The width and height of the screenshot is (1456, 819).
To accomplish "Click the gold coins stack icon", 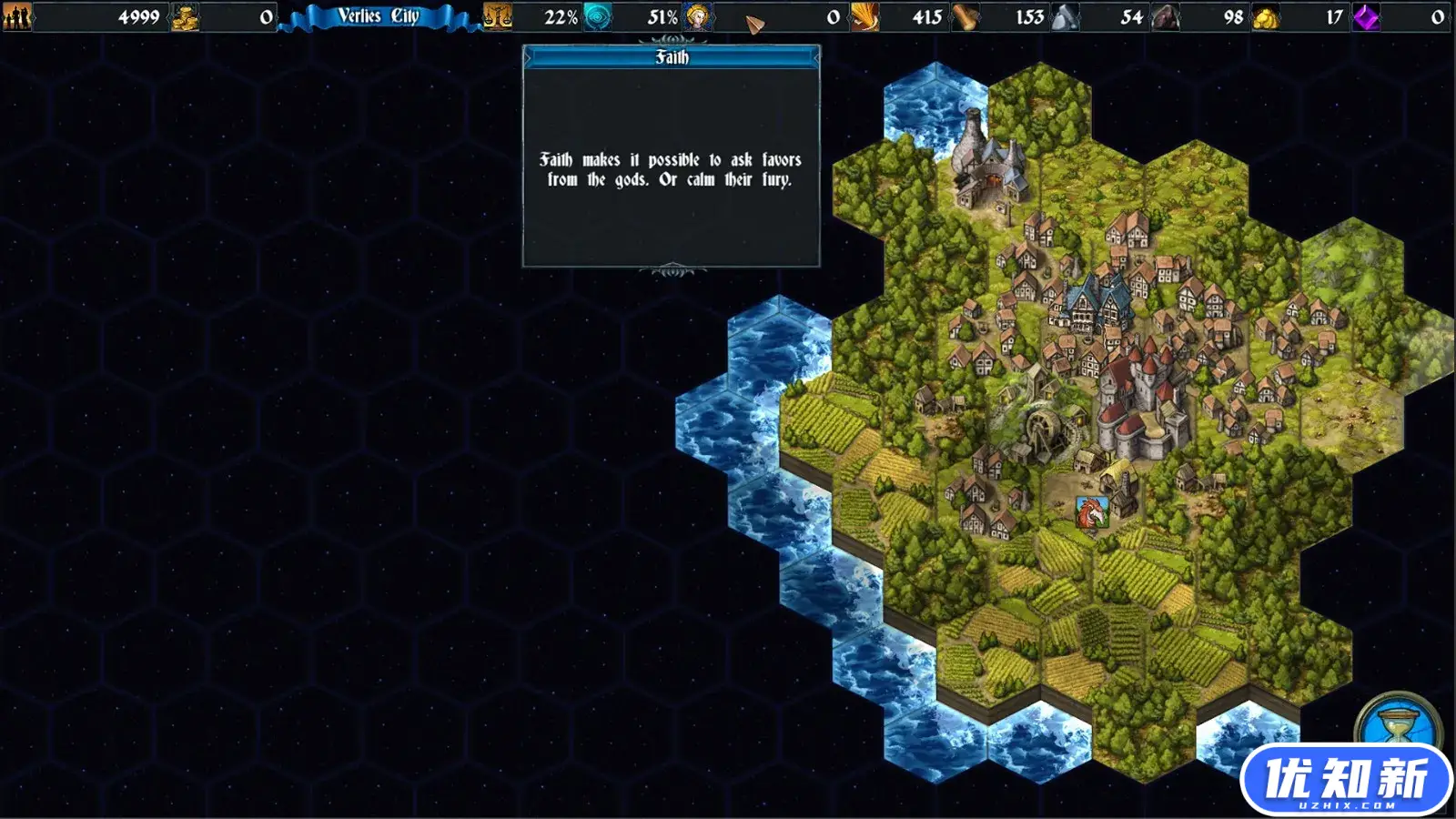I will click(185, 16).
